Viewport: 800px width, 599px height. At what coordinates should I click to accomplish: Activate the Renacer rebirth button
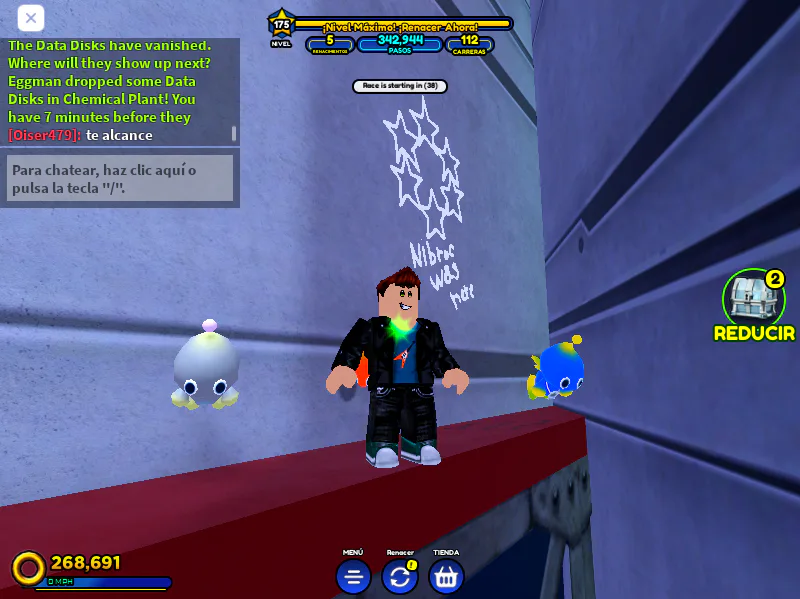click(x=400, y=576)
